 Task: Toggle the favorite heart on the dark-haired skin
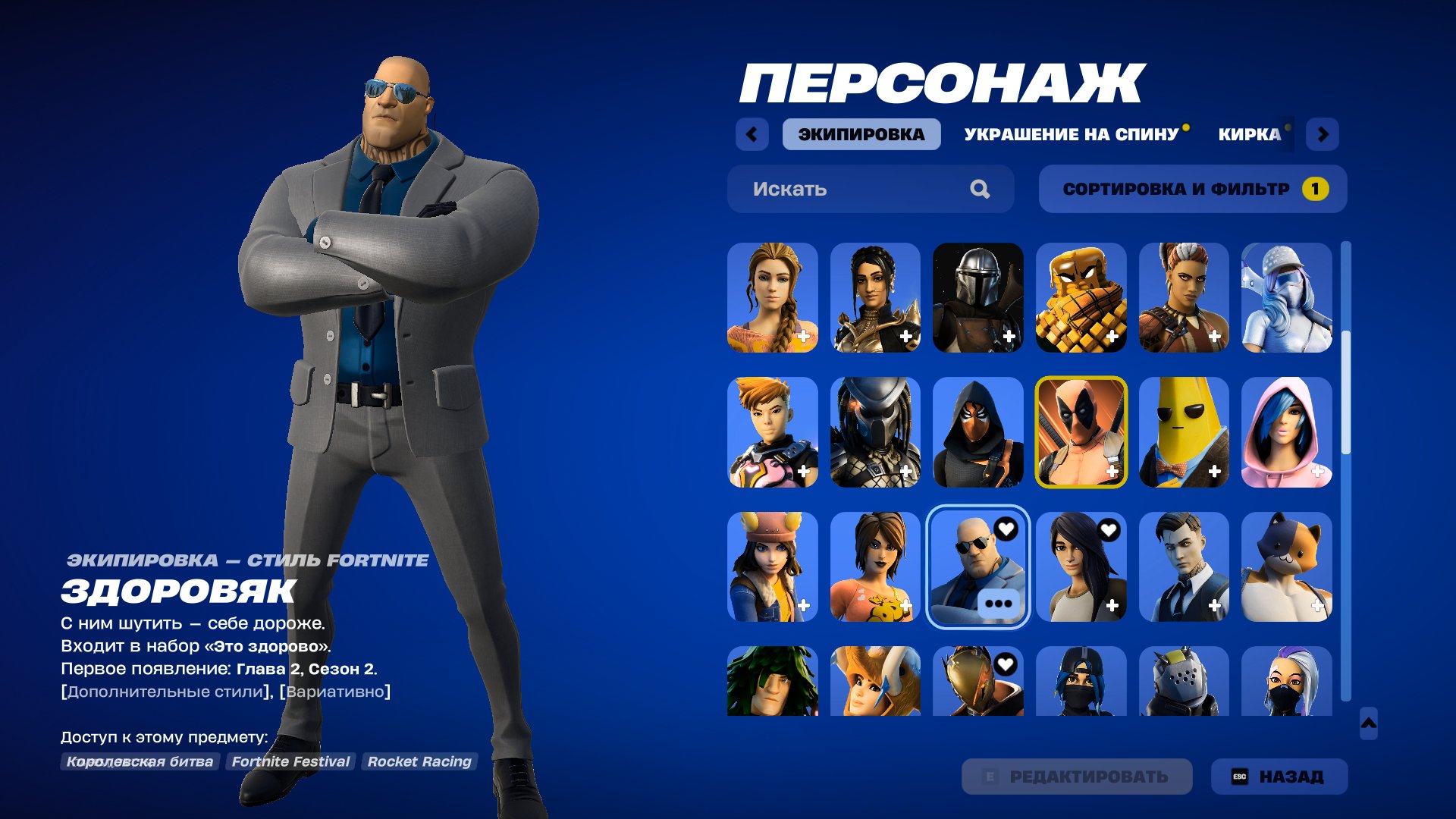[1109, 530]
